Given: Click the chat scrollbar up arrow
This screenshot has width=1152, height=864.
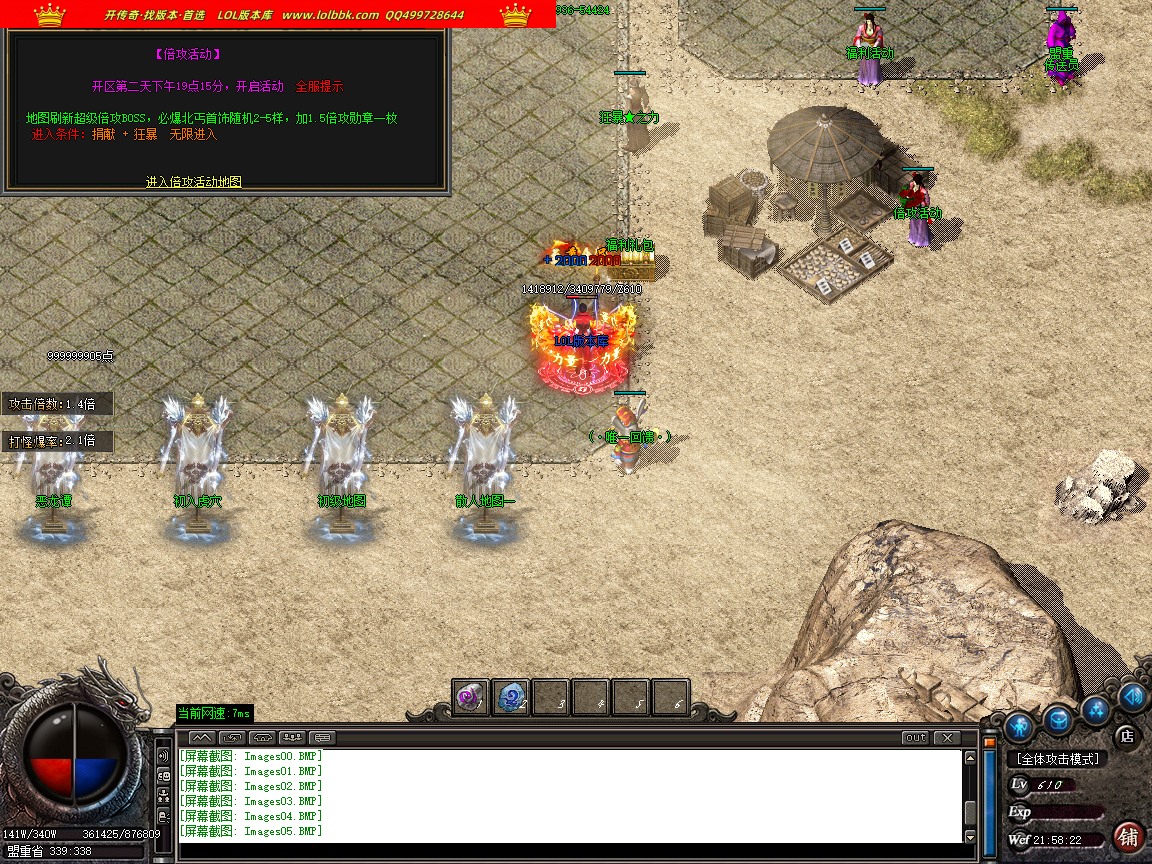Looking at the screenshot, I should (x=970, y=758).
